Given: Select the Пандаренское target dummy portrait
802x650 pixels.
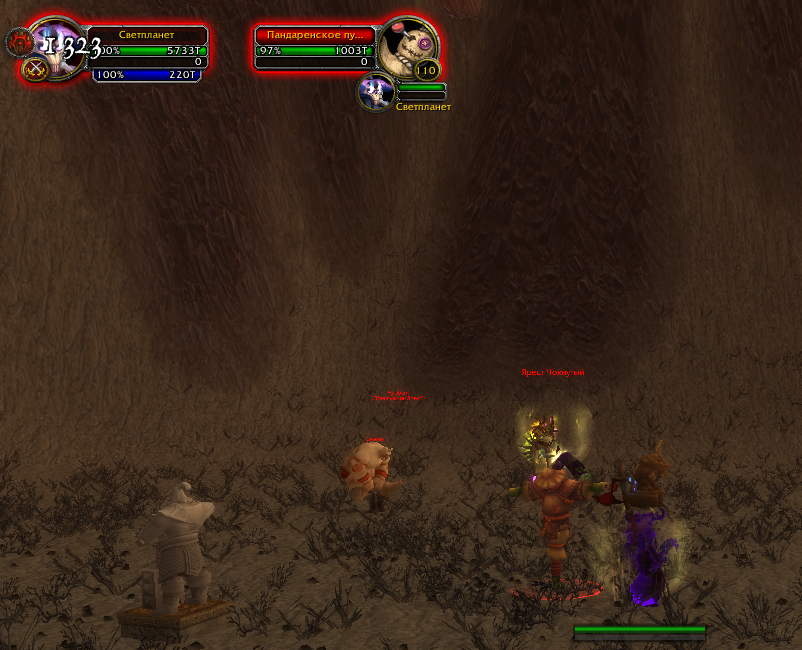Looking at the screenshot, I should (409, 46).
